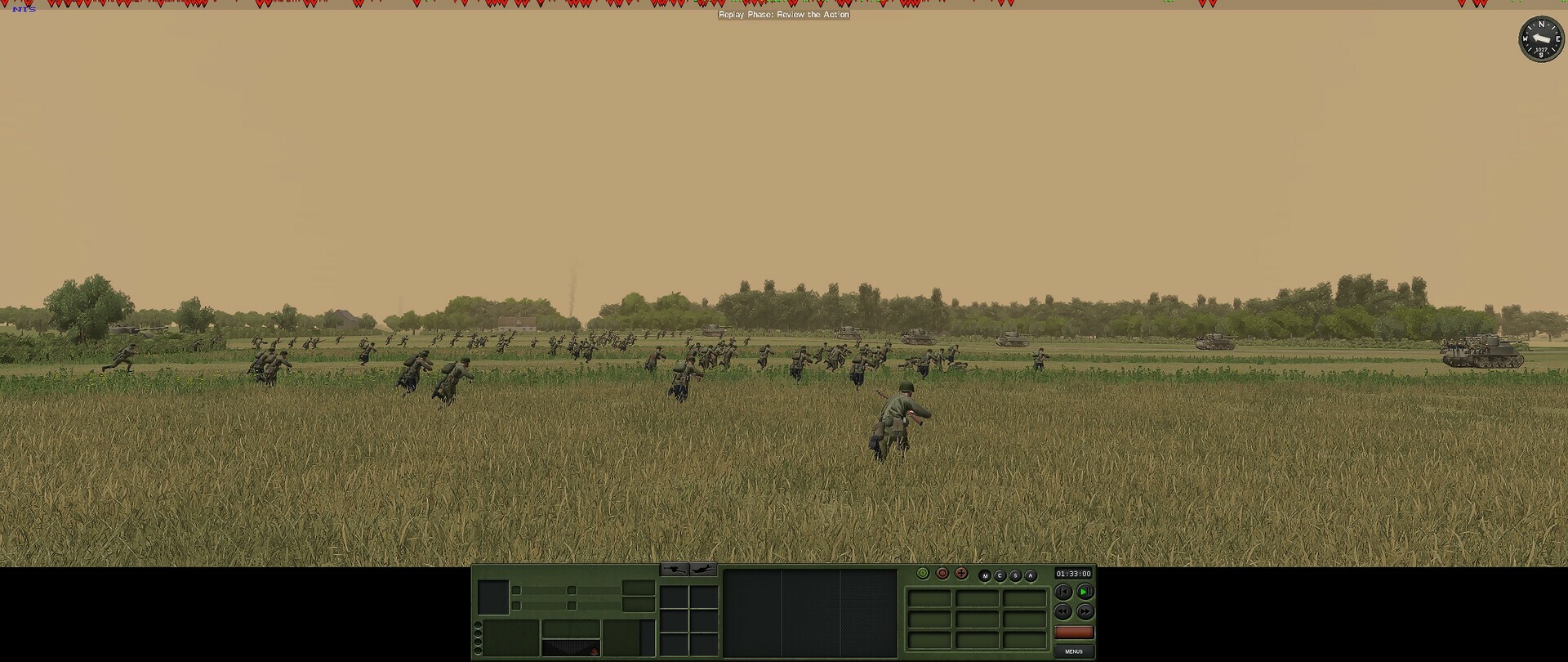This screenshot has height=662, width=1568.
Task: Click the rewind replay control
Action: (1062, 611)
